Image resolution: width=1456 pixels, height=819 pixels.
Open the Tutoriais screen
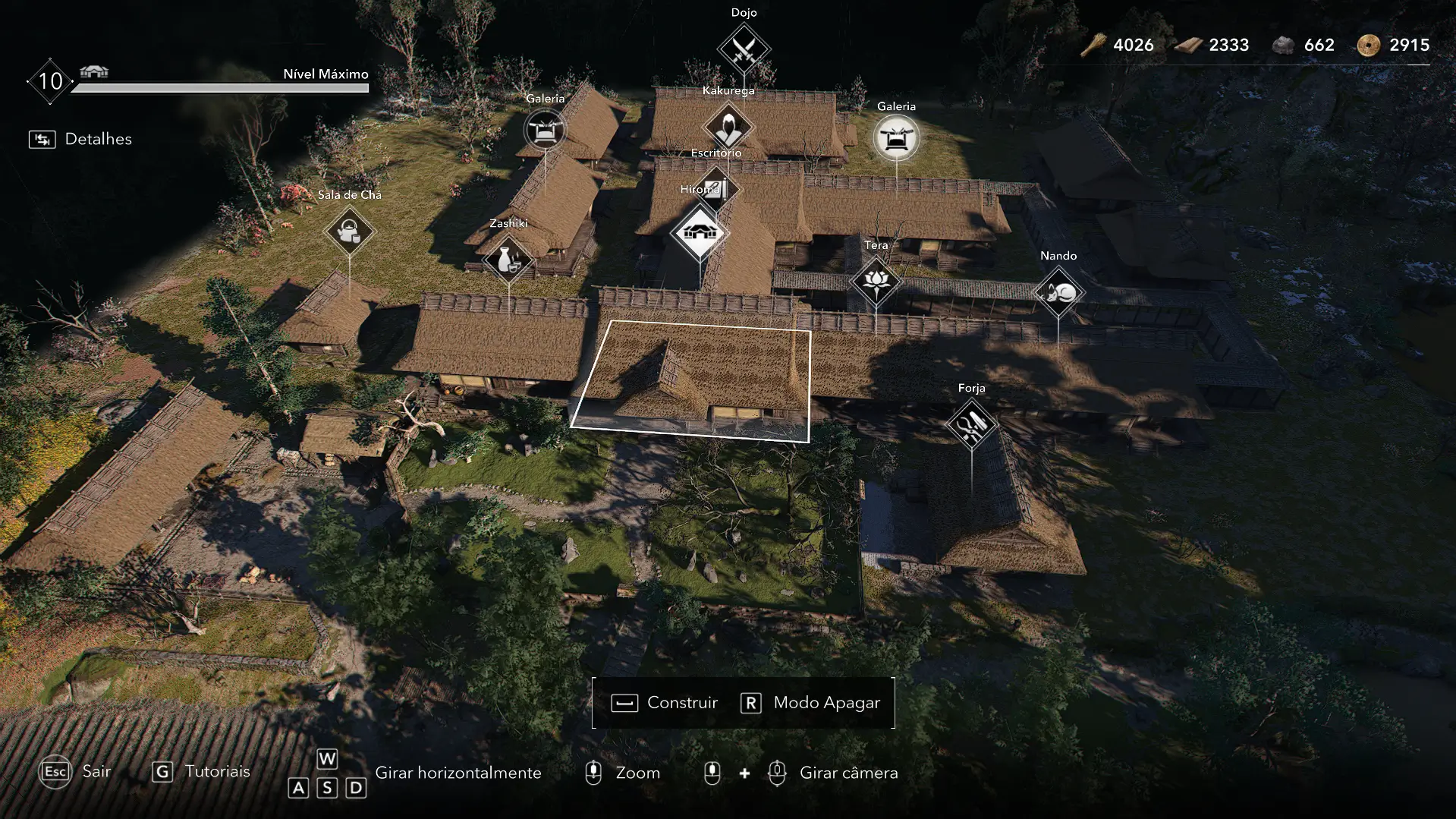click(202, 772)
